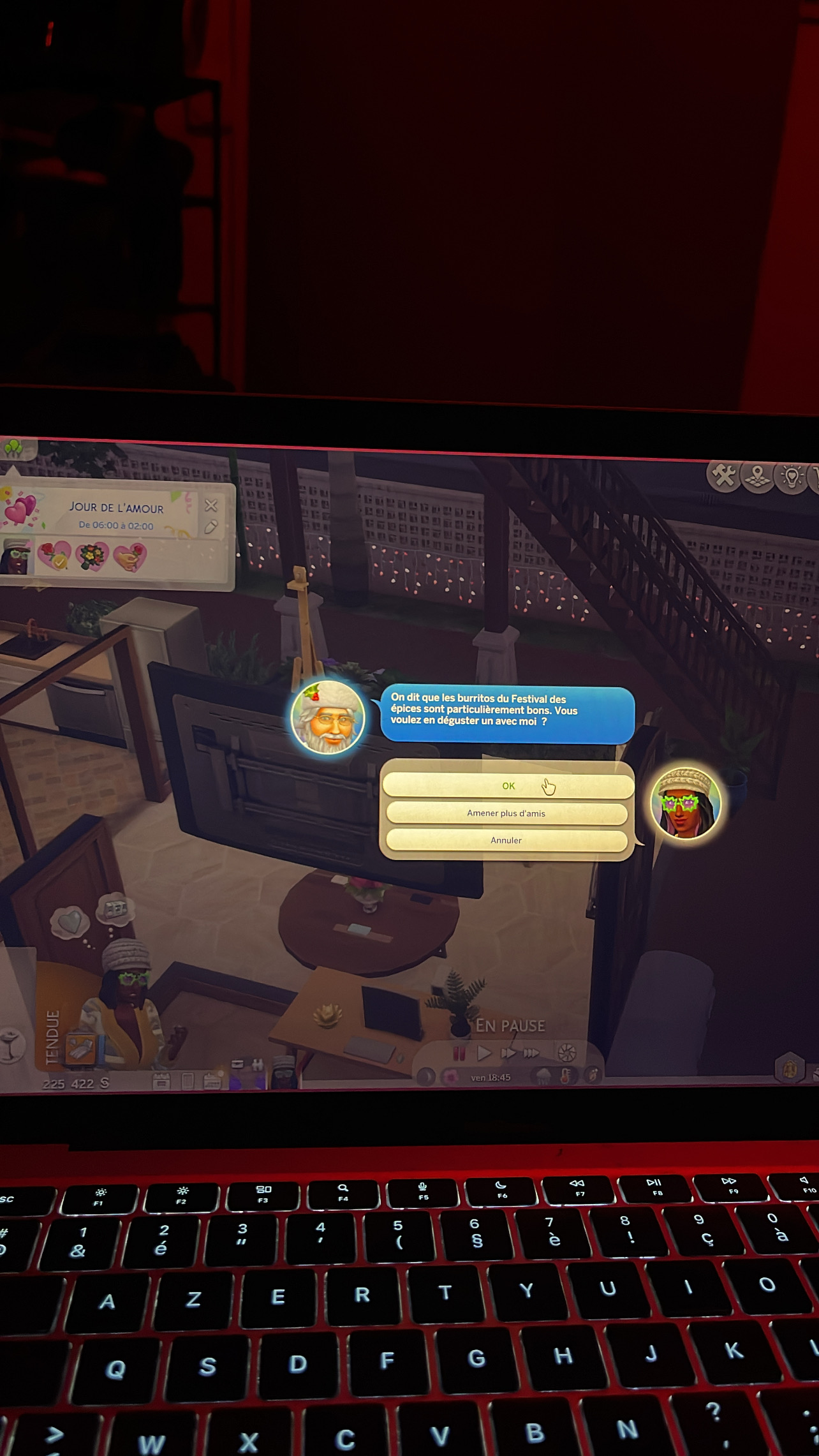Edit the holiday with the pencil icon
Screen dimensions: 819x1456
pyautogui.click(x=211, y=527)
